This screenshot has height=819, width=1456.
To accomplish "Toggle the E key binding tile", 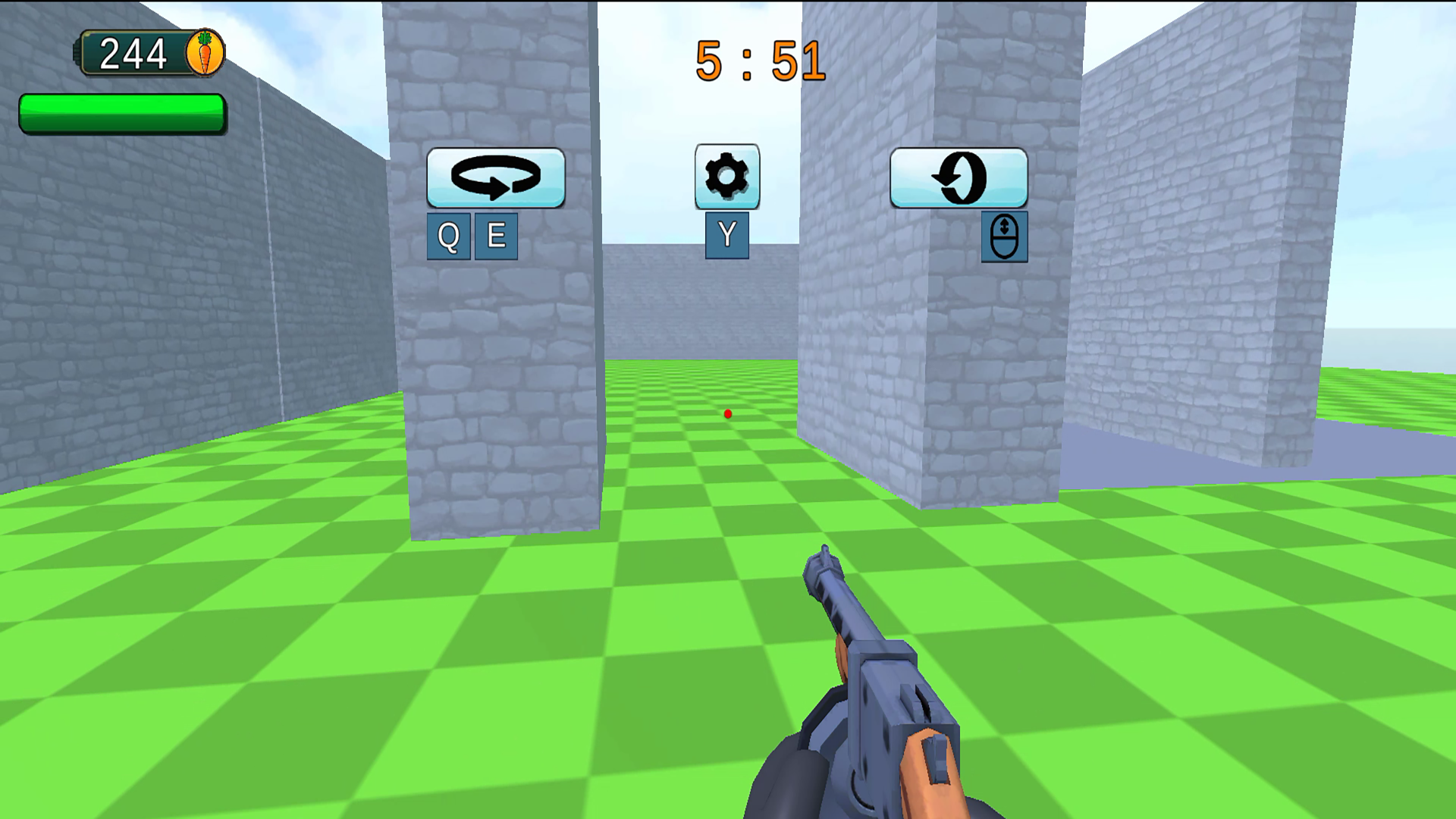I will click(496, 235).
